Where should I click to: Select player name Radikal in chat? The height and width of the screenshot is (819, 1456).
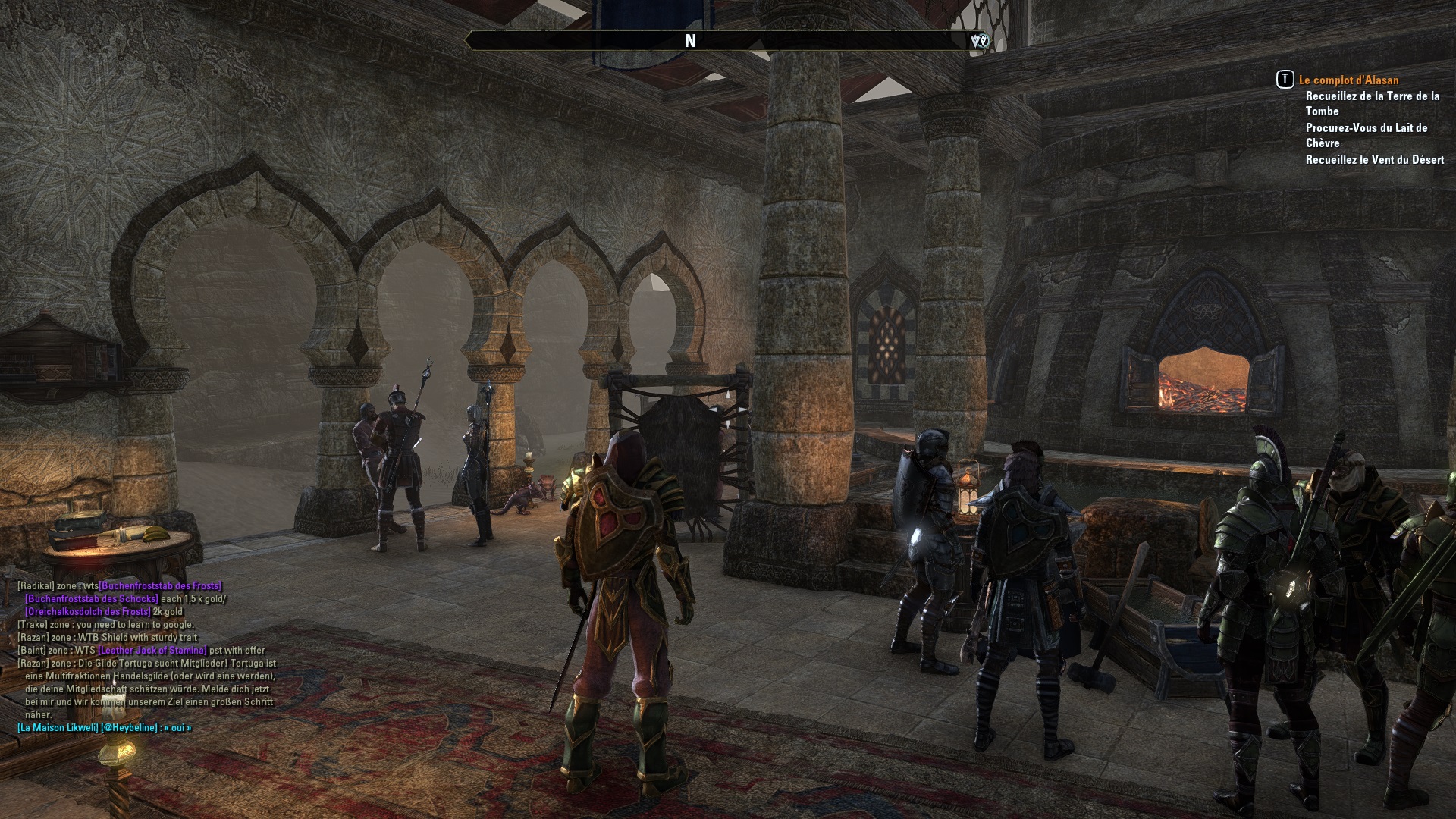pyautogui.click(x=36, y=586)
